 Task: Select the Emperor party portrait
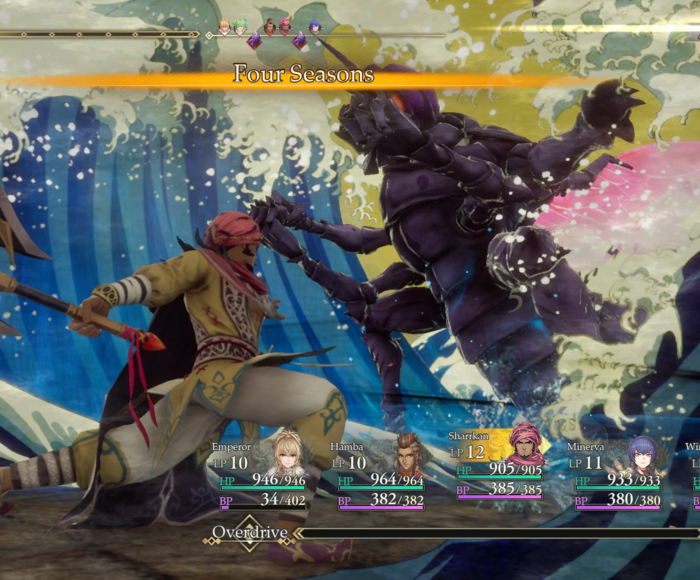[289, 456]
